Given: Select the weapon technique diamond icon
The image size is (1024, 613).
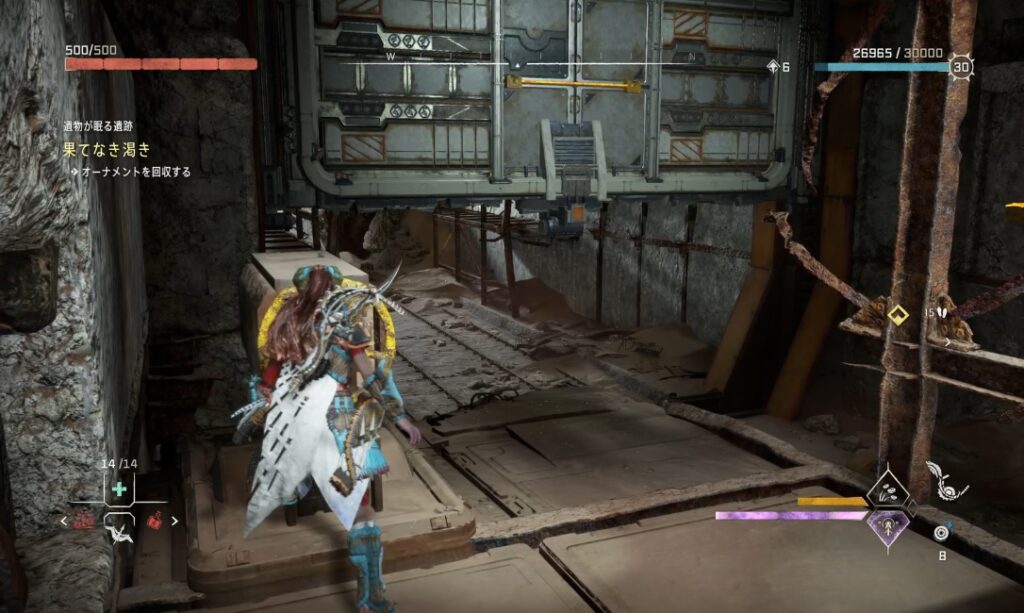Looking at the screenshot, I should (886, 491).
